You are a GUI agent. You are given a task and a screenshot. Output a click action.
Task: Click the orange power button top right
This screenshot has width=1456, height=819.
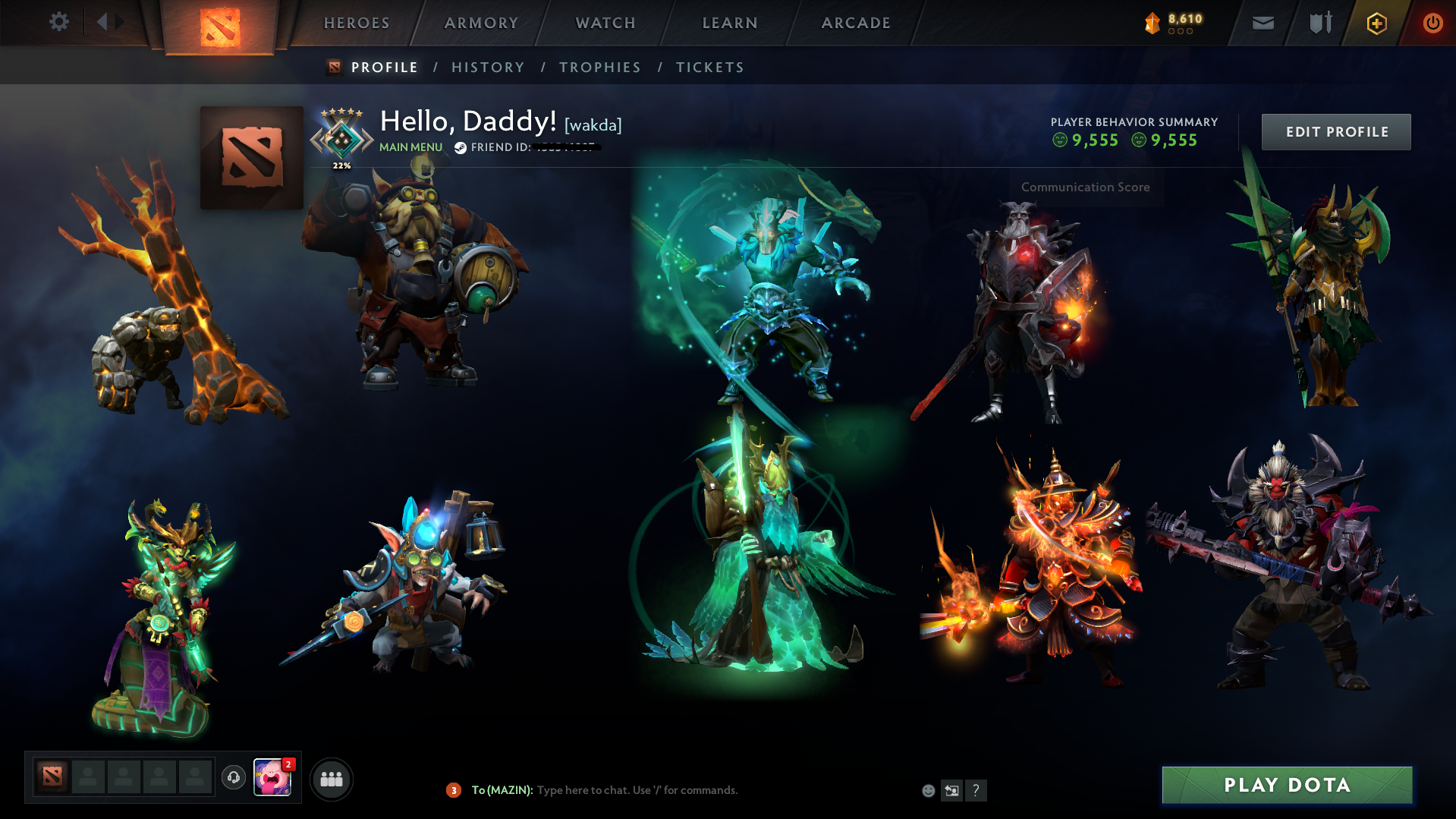point(1432,23)
